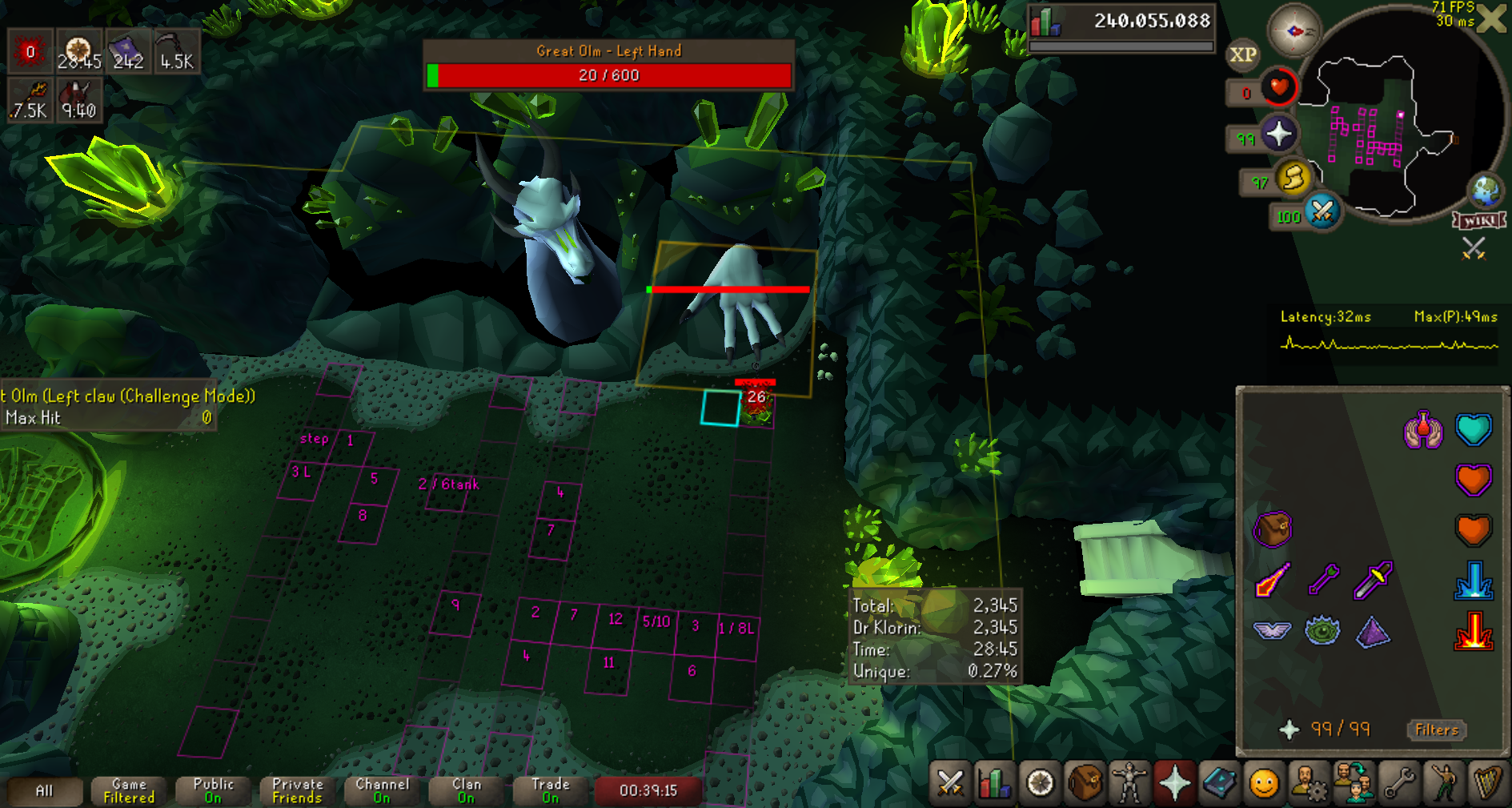Open the Trade chat tab
This screenshot has width=1512, height=808.
(551, 790)
